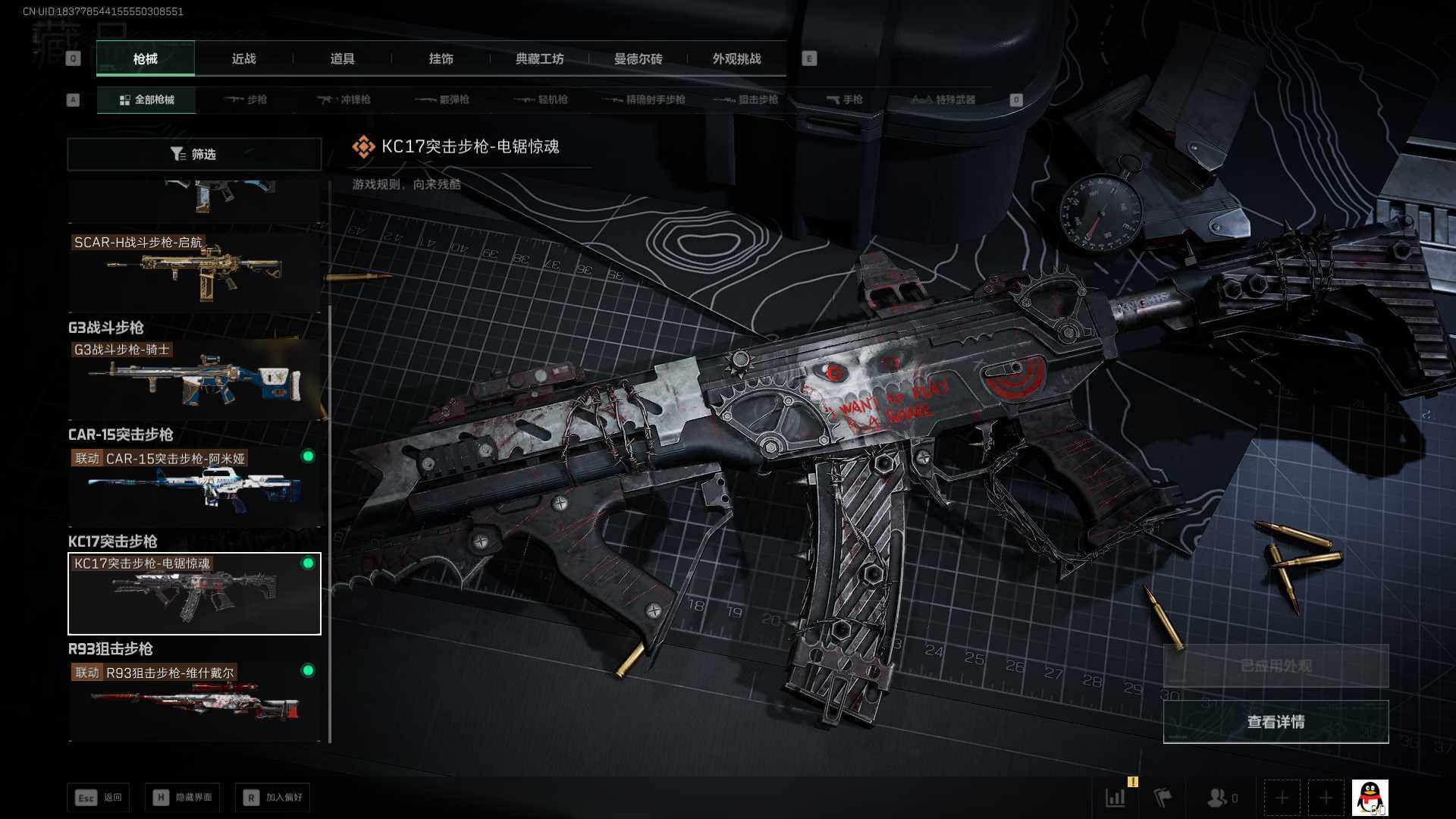Click the 查看详情 view details button
The width and height of the screenshot is (1456, 819).
(x=1276, y=722)
